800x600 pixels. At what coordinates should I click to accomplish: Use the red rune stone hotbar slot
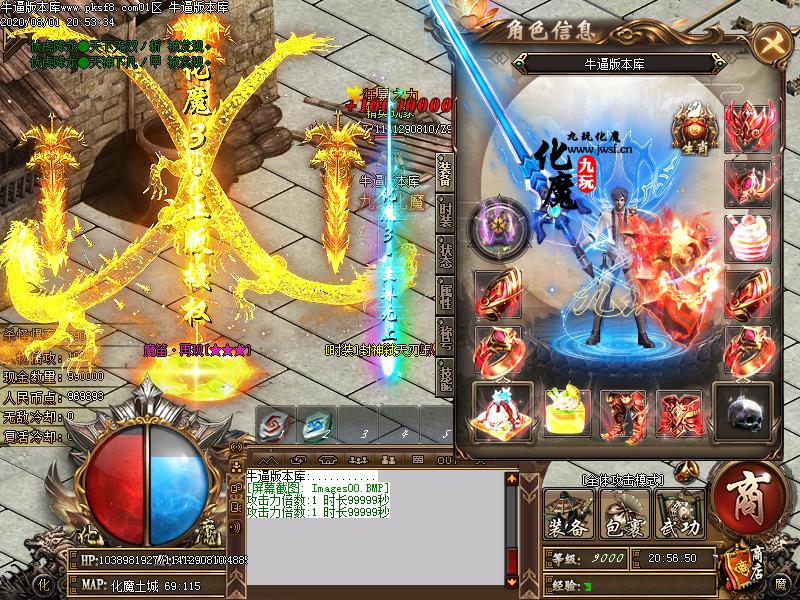point(272,425)
